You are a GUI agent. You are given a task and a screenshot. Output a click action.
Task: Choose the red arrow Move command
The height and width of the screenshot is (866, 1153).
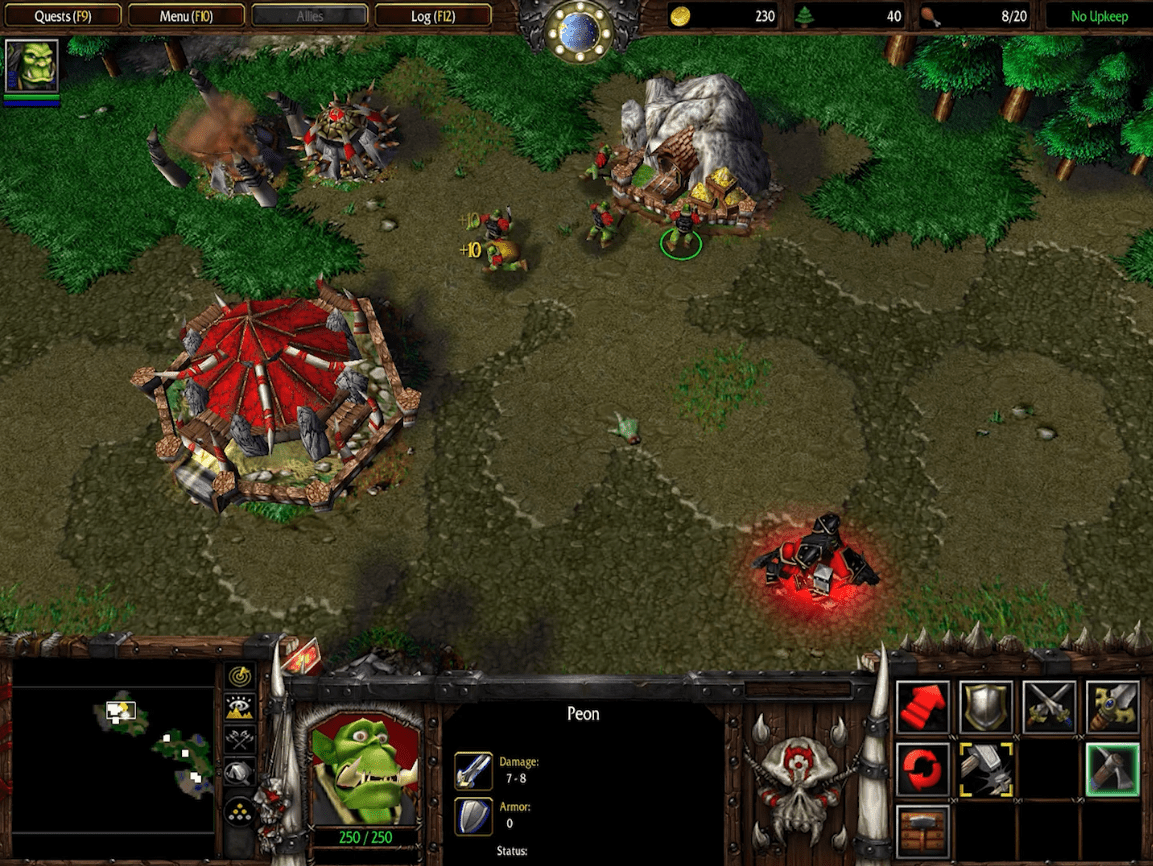922,707
